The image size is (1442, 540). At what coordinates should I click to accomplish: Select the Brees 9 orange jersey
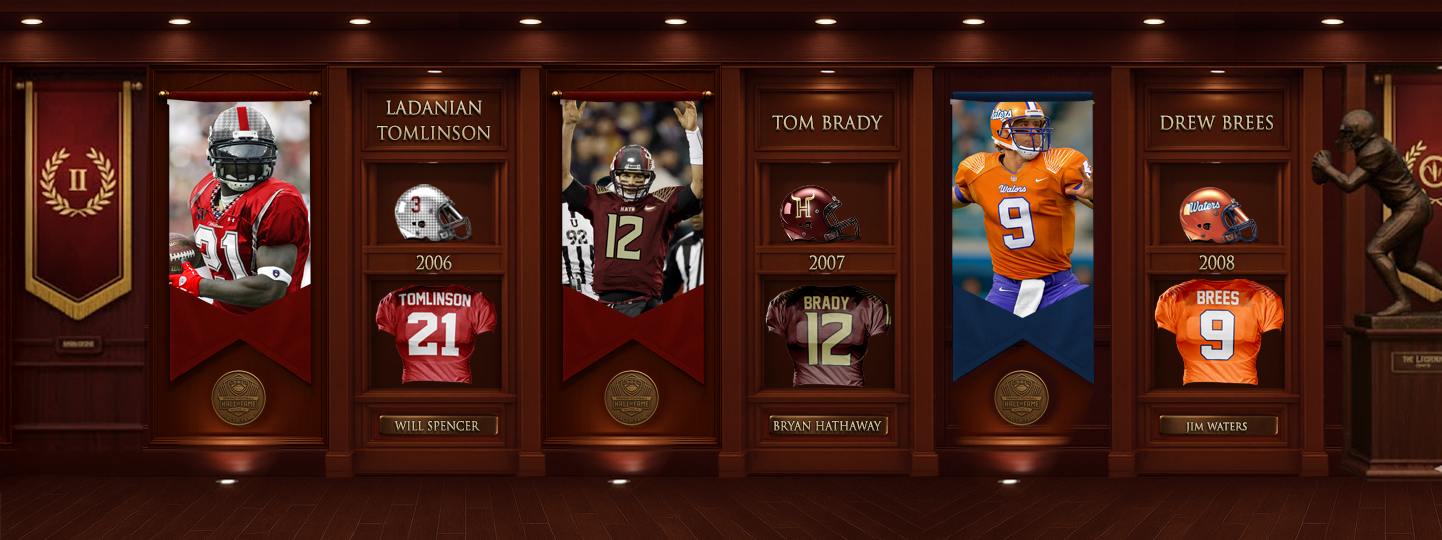pos(1218,332)
